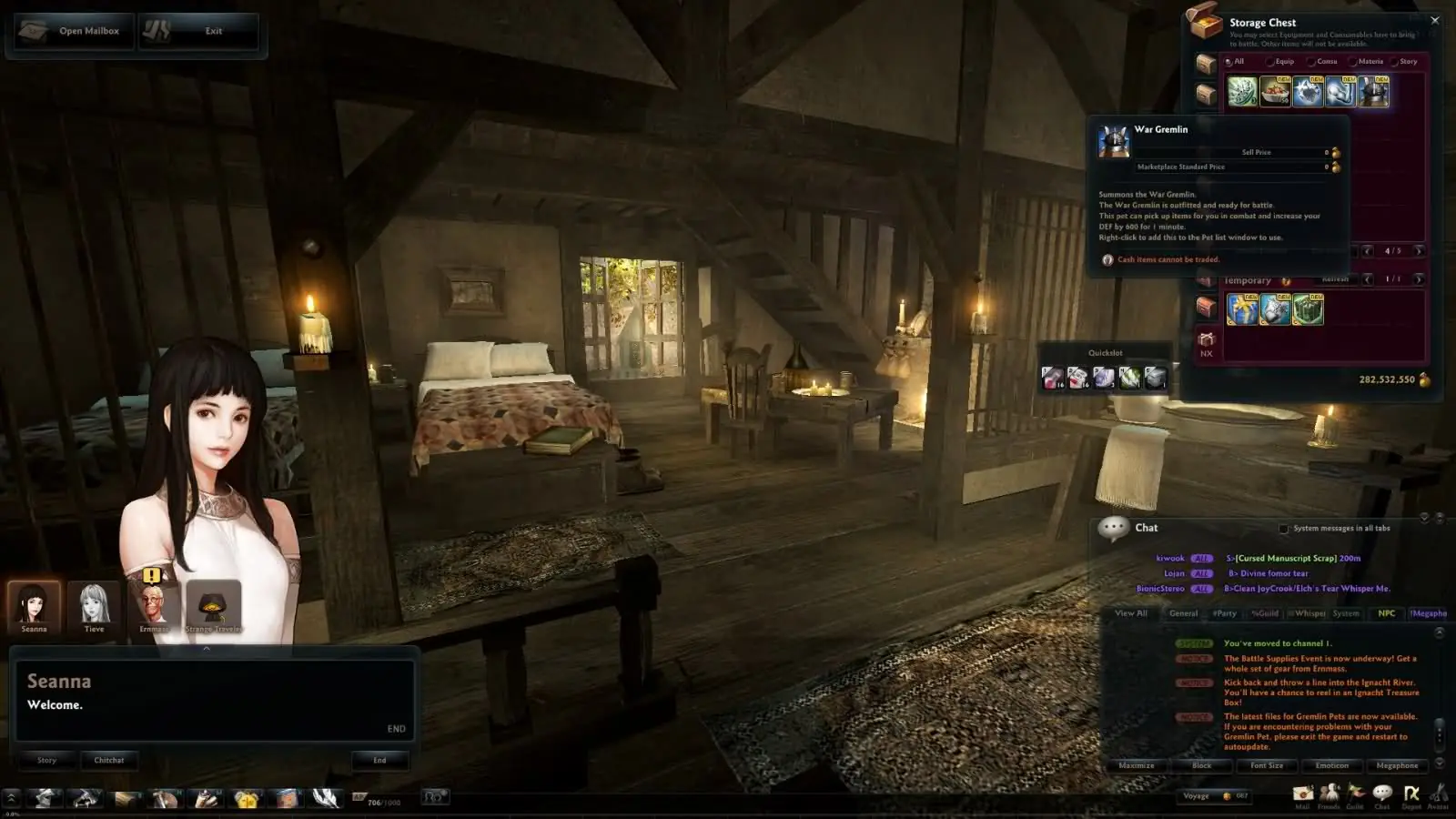1456x819 pixels.
Task: Switch to the NPC chat tab
Action: [x=1386, y=613]
